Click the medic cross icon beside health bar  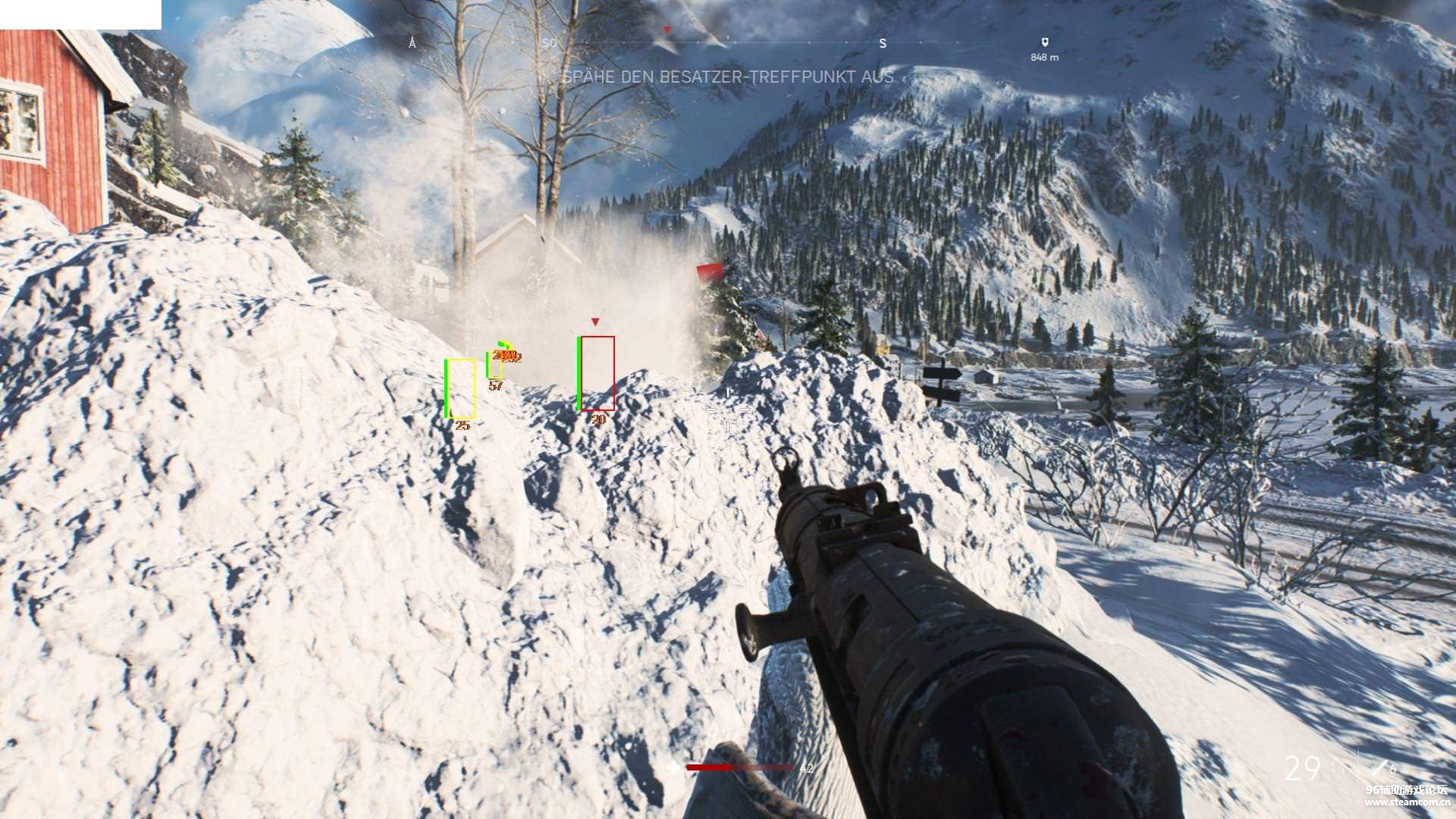[673, 767]
